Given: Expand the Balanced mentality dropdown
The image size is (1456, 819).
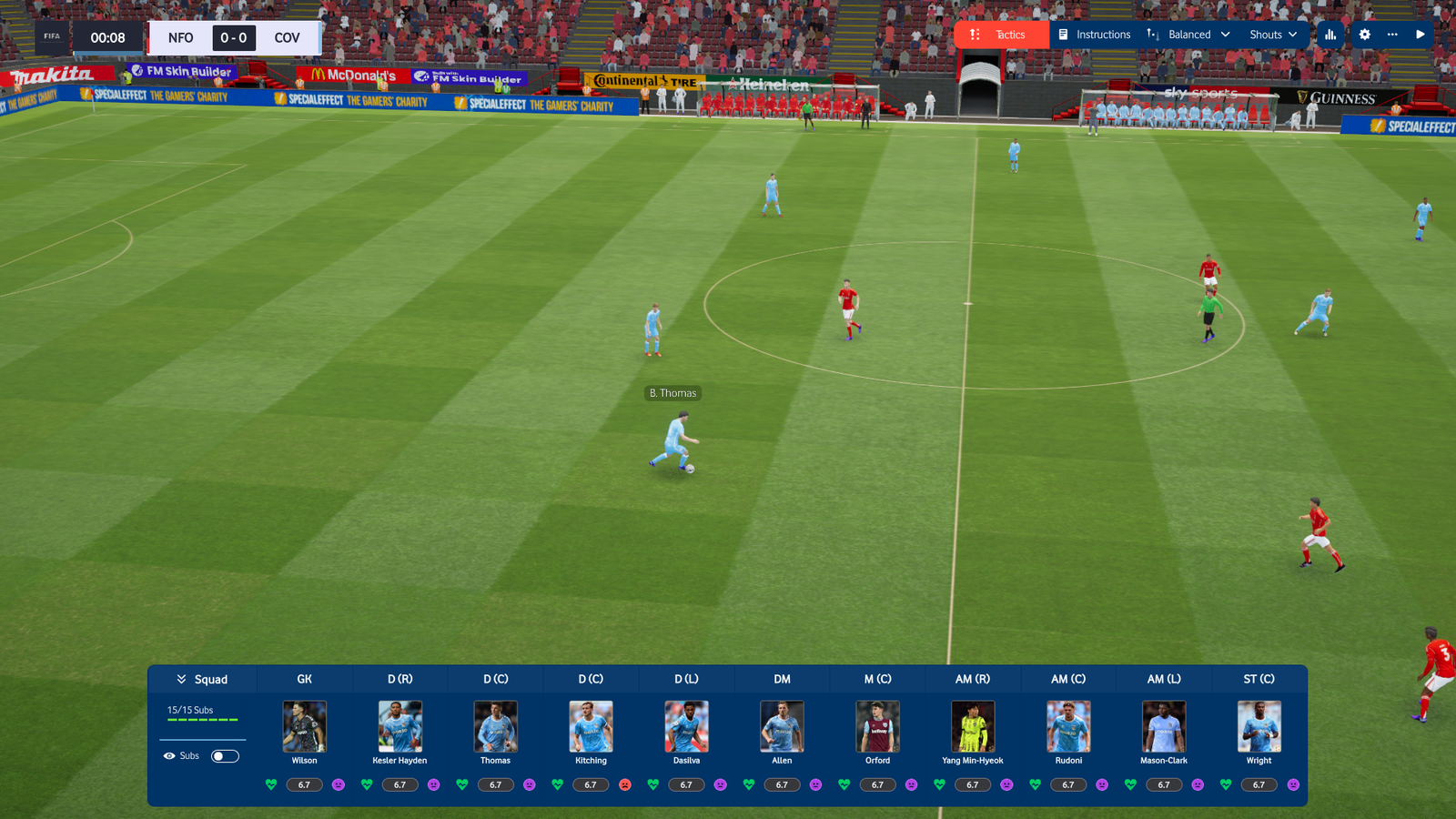Looking at the screenshot, I should (x=1188, y=35).
